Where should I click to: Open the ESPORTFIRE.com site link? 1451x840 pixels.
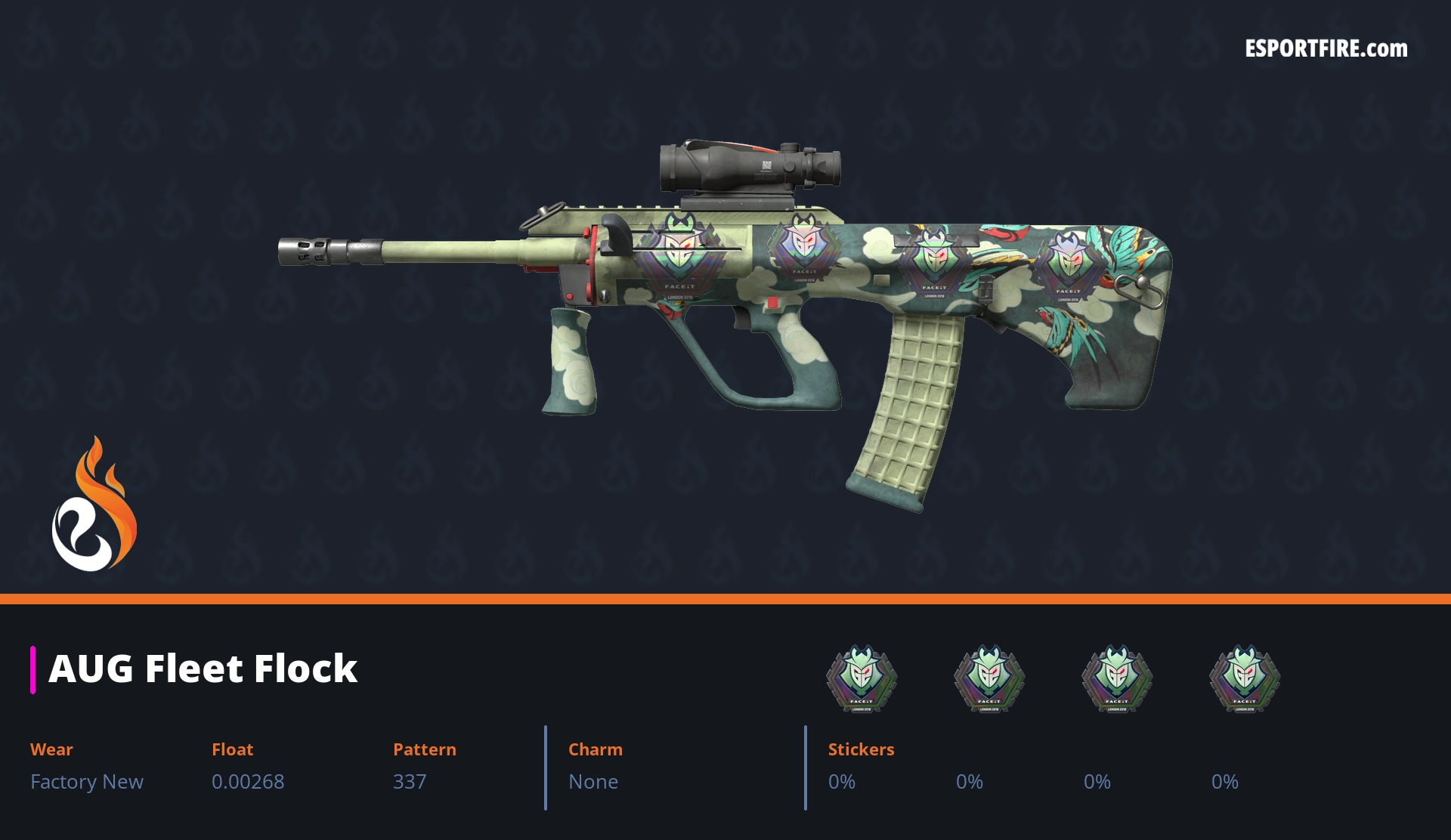(x=1326, y=49)
